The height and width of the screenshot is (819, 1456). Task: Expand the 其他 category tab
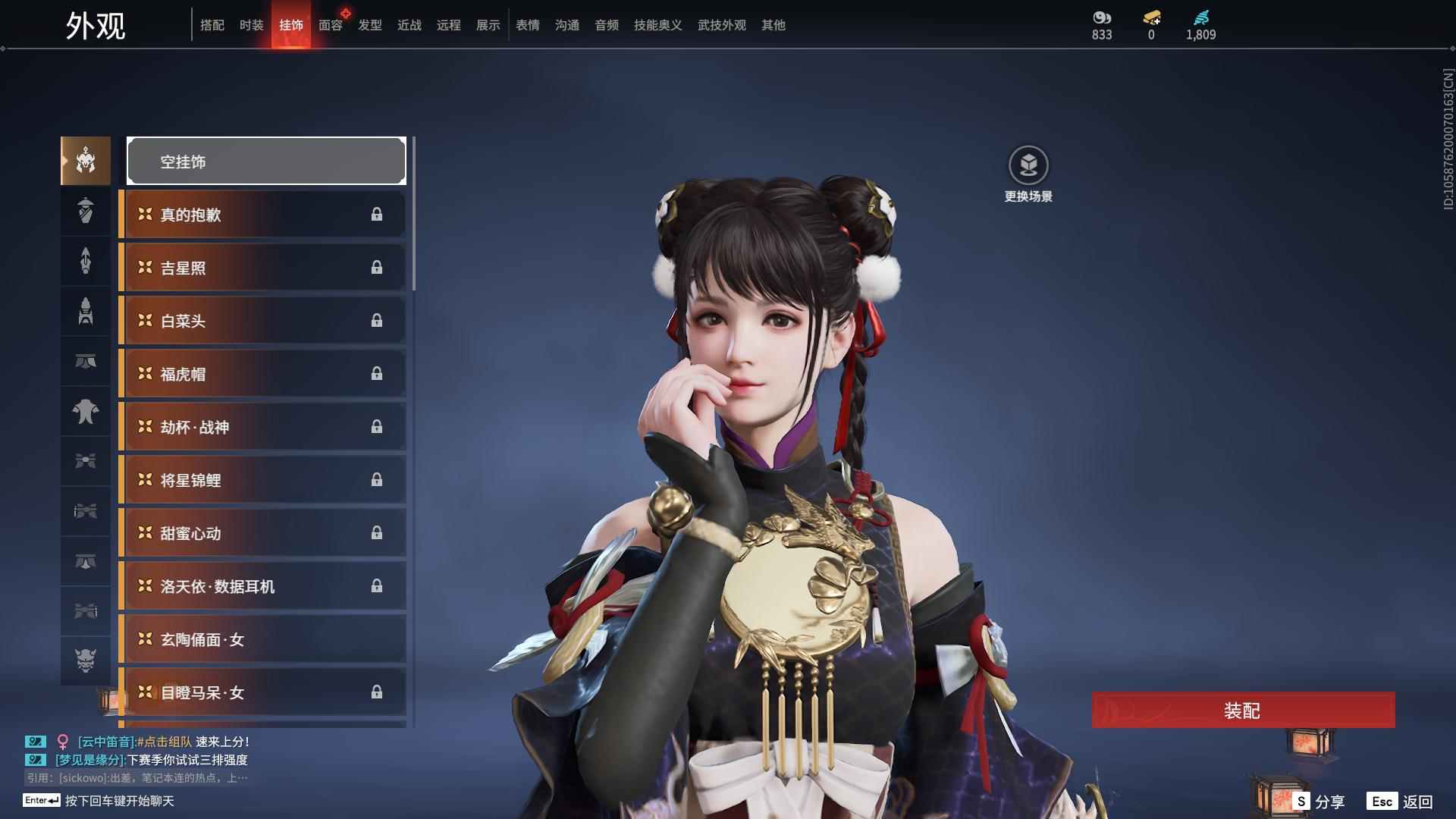tap(773, 25)
